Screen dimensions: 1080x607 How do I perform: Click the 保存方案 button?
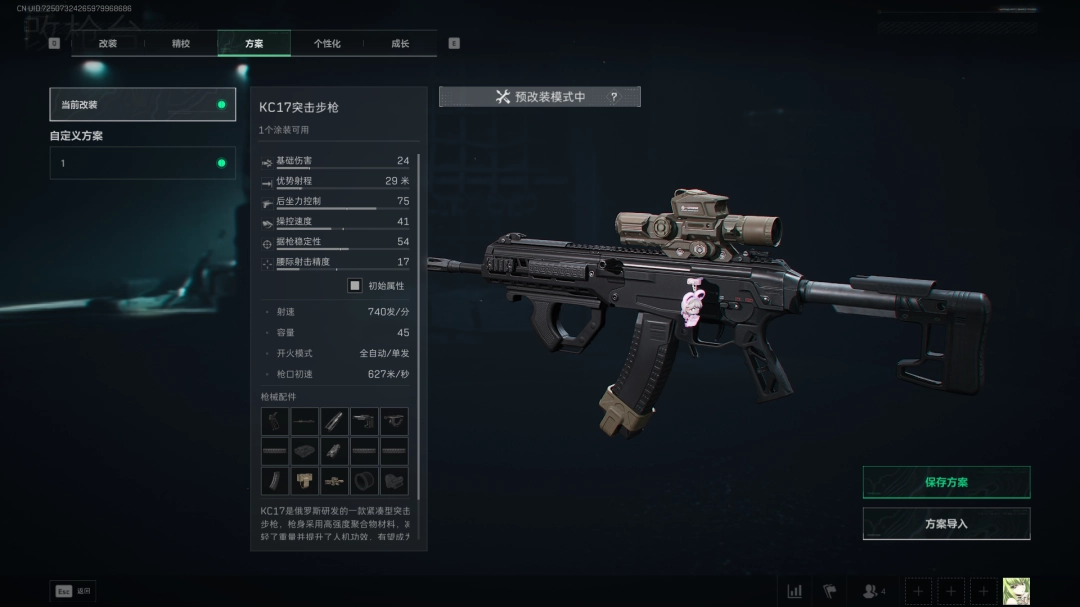click(946, 482)
